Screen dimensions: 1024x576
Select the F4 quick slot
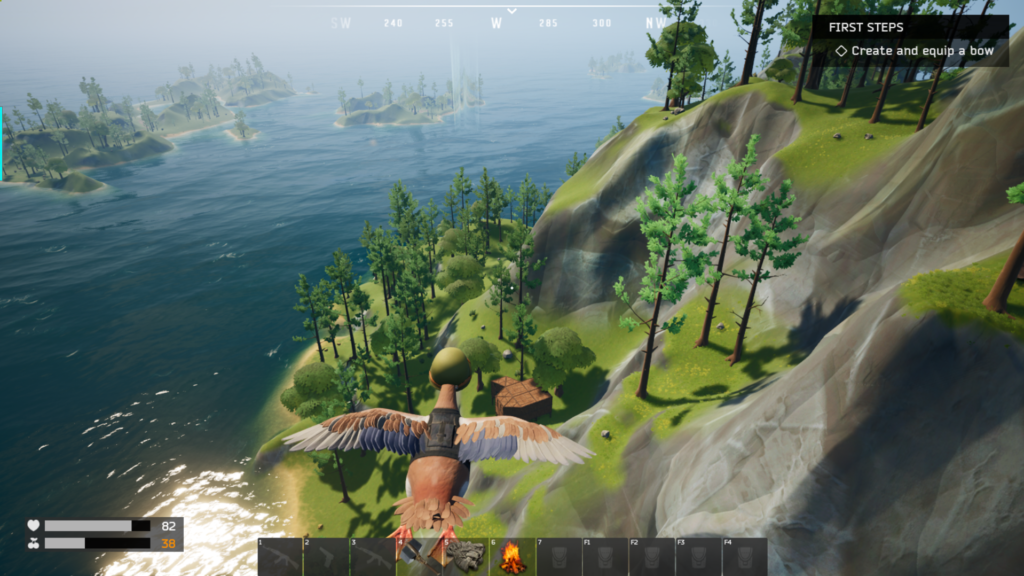744,557
